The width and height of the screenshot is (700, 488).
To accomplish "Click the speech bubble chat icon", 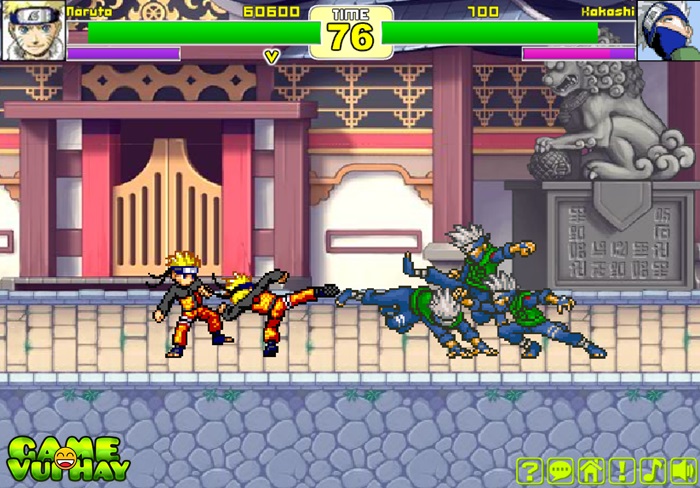I will (x=561, y=470).
